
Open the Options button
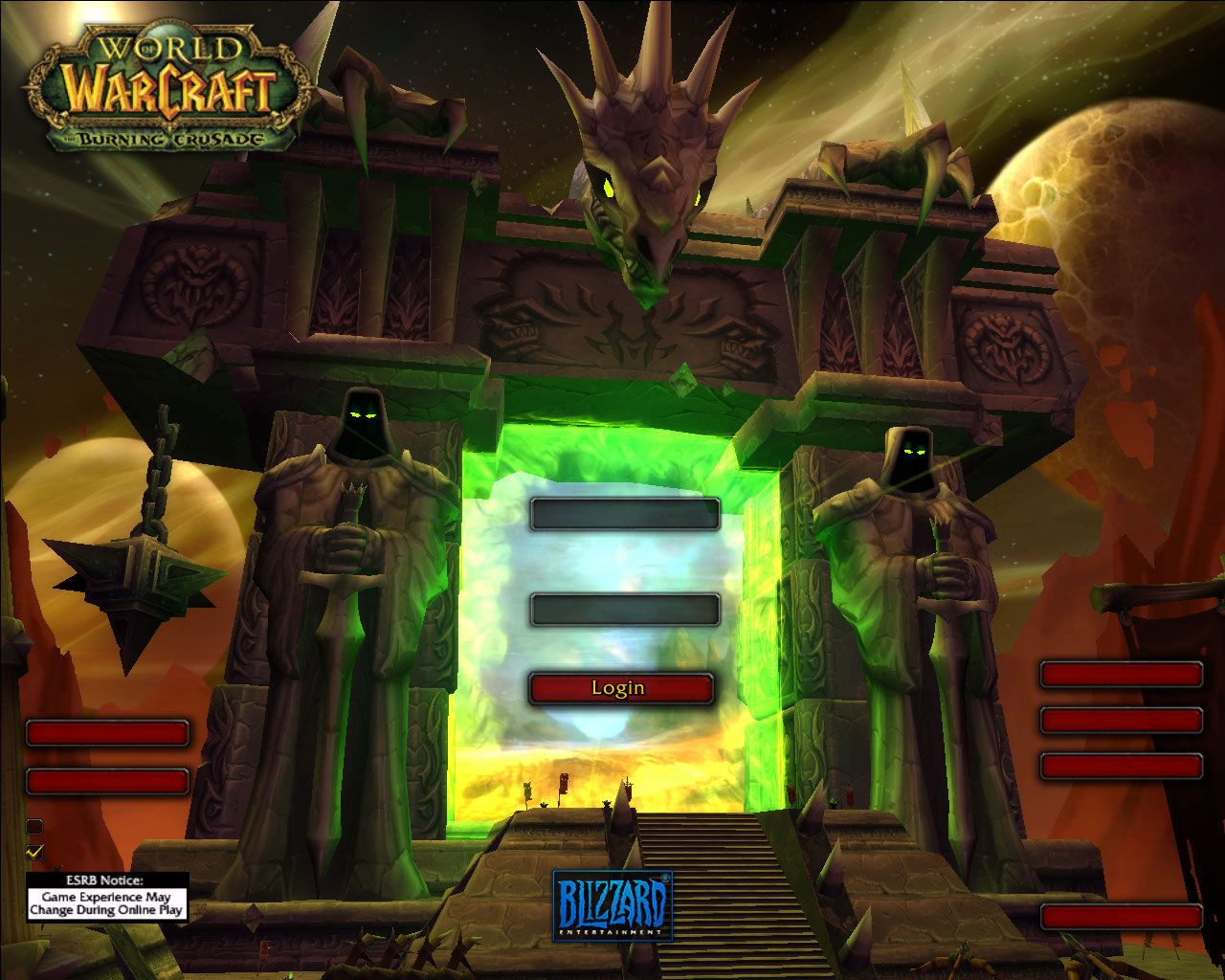tap(107, 732)
